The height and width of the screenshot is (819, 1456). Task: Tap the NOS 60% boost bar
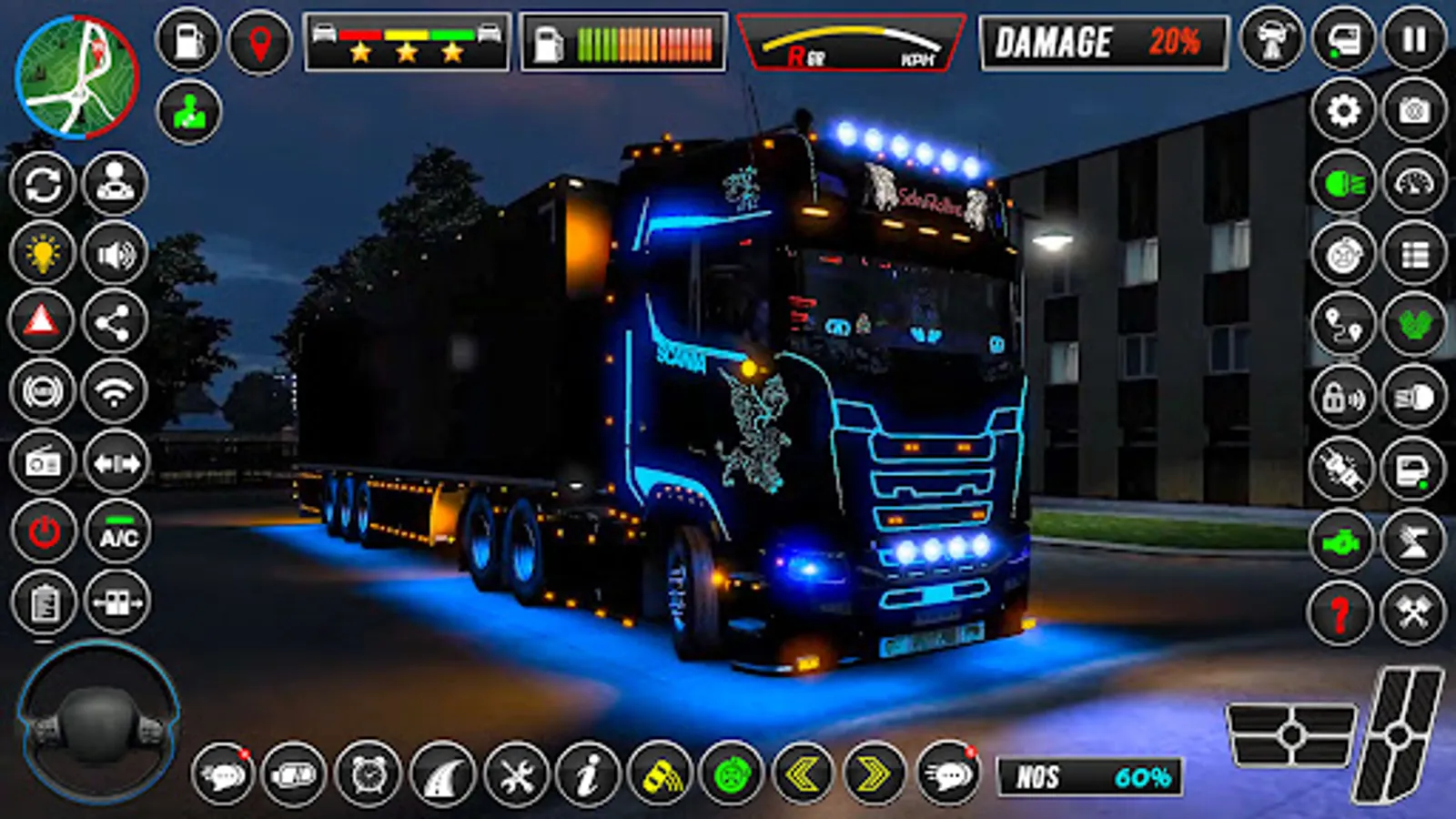1092,776
